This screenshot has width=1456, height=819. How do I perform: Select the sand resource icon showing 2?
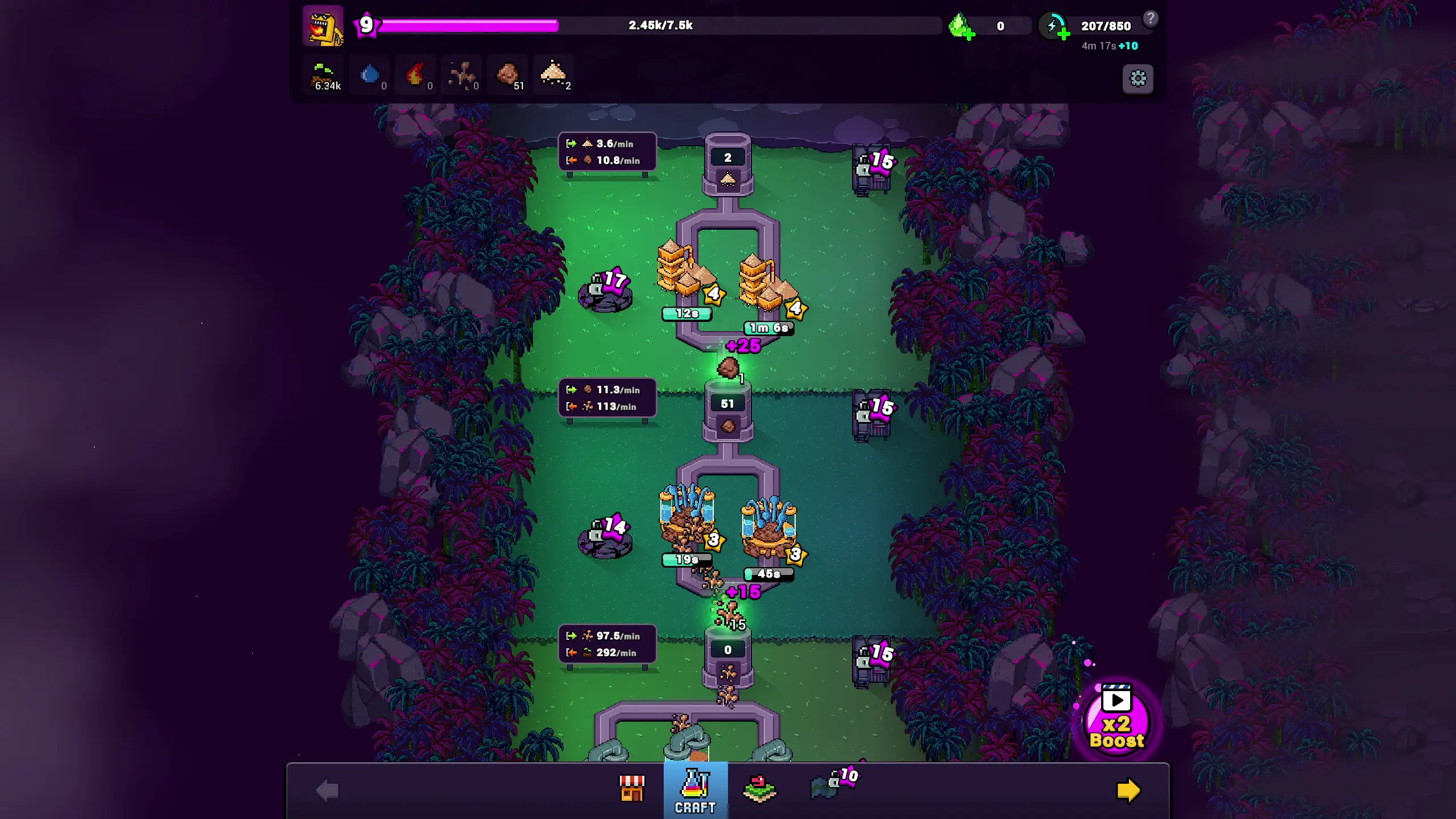coord(553,75)
